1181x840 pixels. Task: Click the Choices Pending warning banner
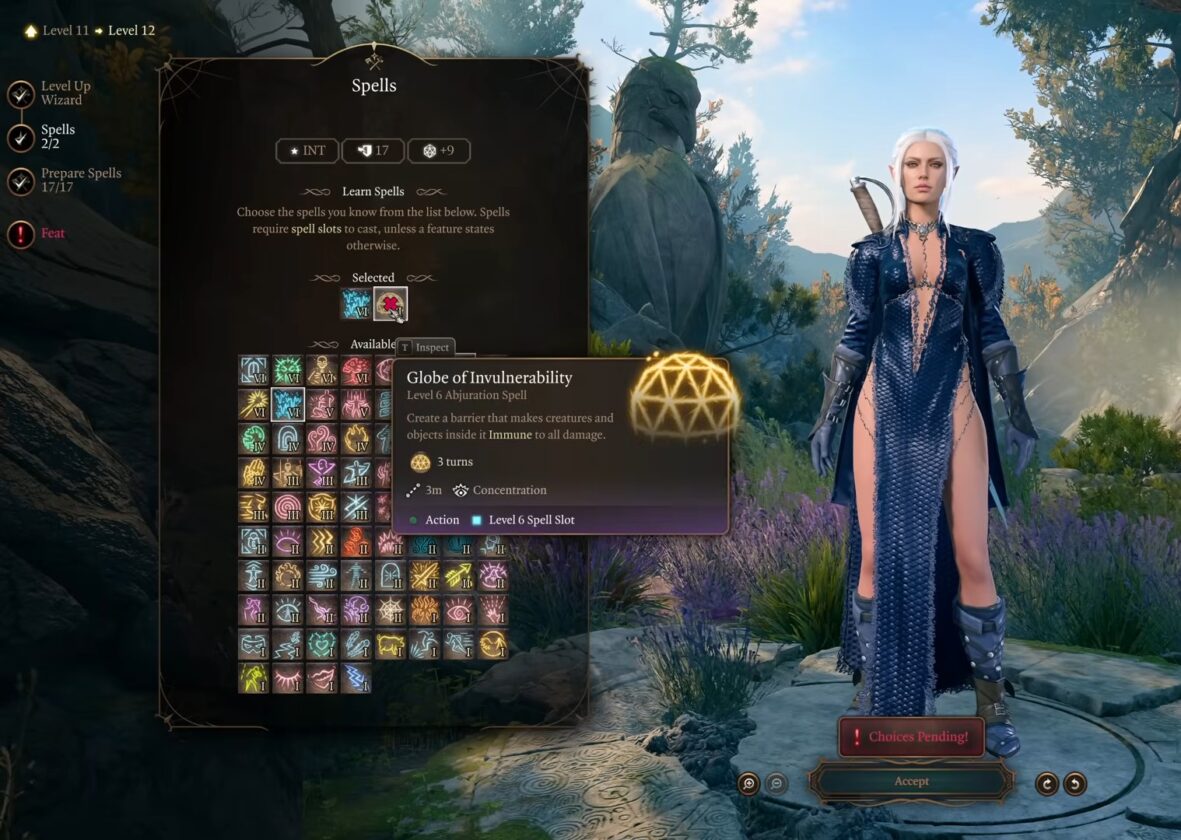[x=911, y=737]
